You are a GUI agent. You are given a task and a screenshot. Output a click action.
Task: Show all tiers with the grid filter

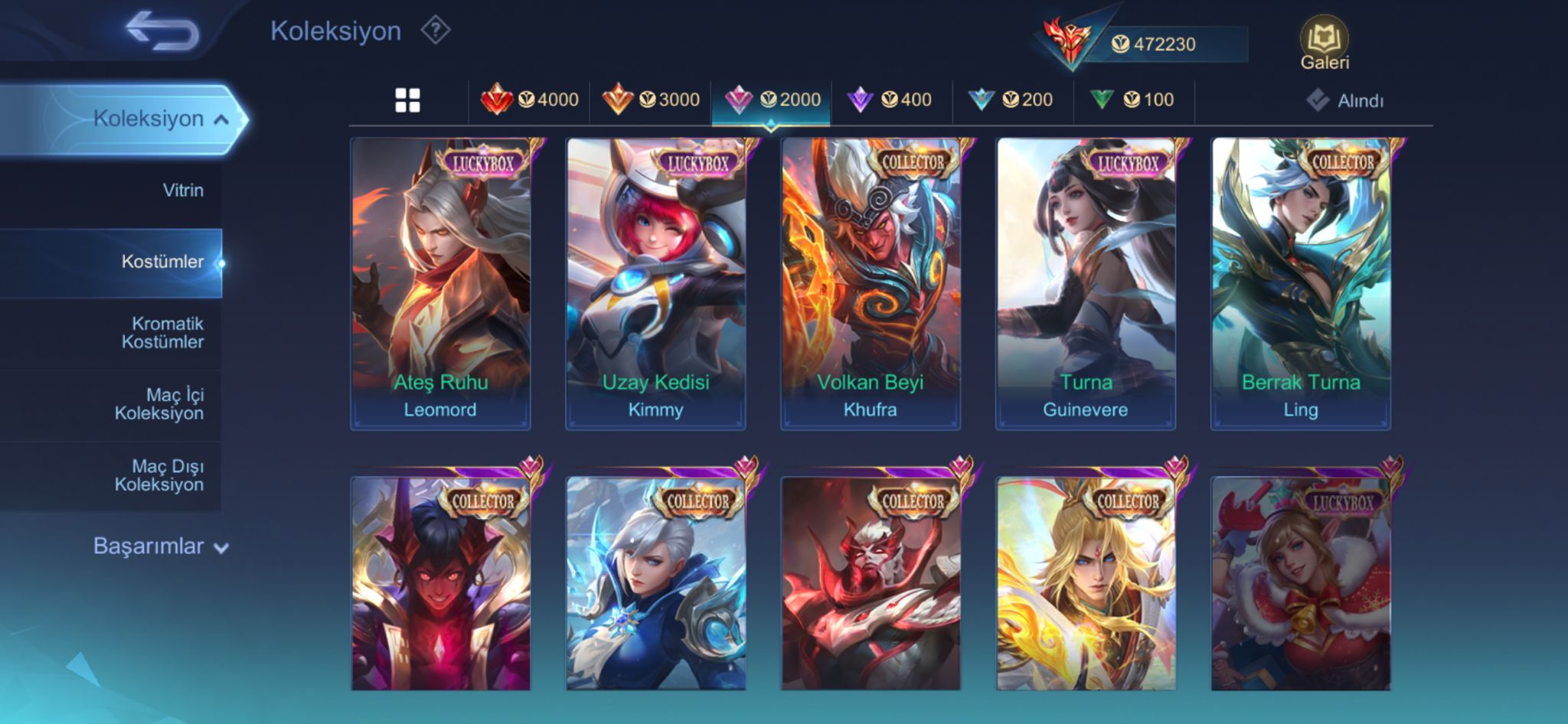pos(407,100)
